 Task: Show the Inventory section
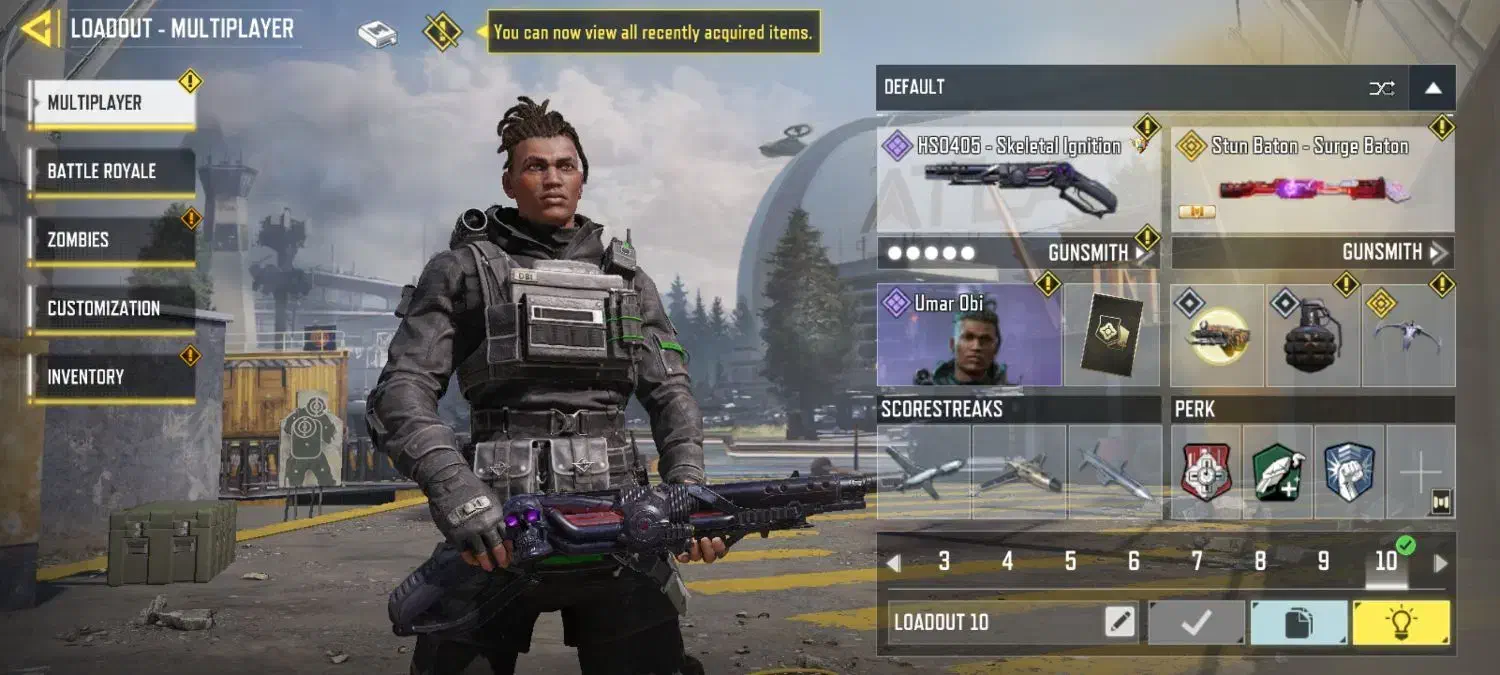coord(111,377)
